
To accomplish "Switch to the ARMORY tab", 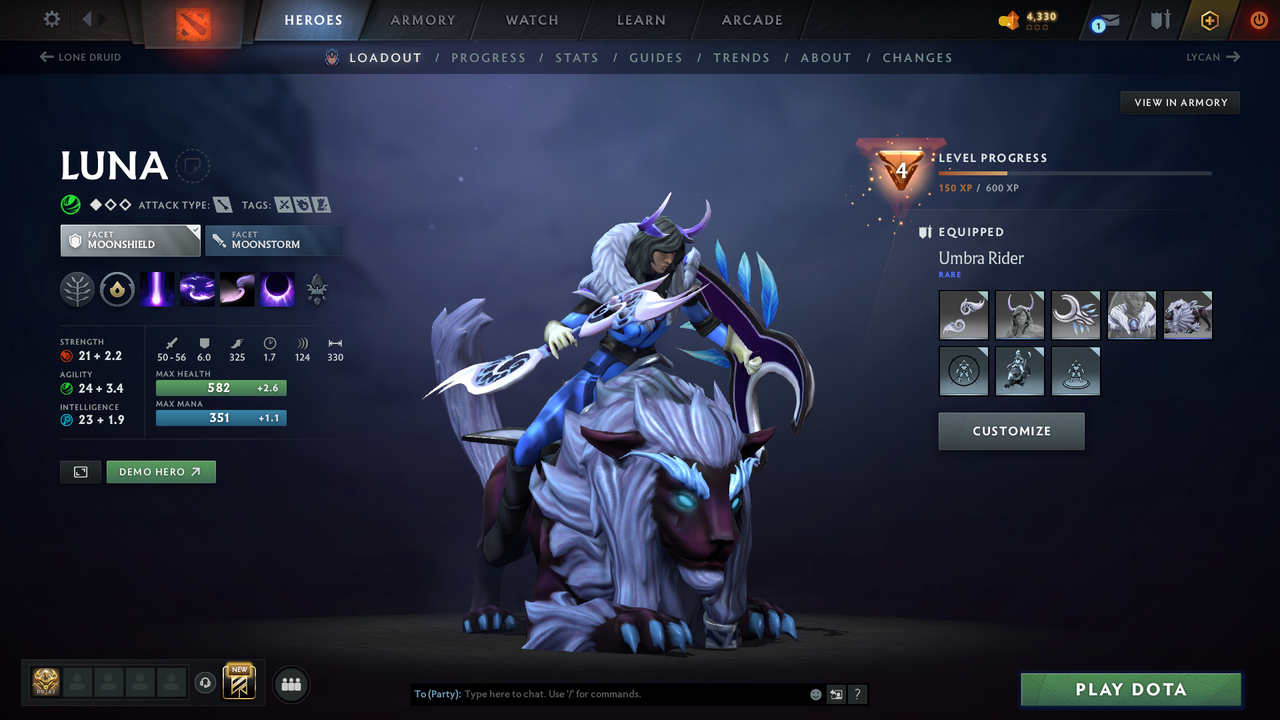I will (x=421, y=20).
